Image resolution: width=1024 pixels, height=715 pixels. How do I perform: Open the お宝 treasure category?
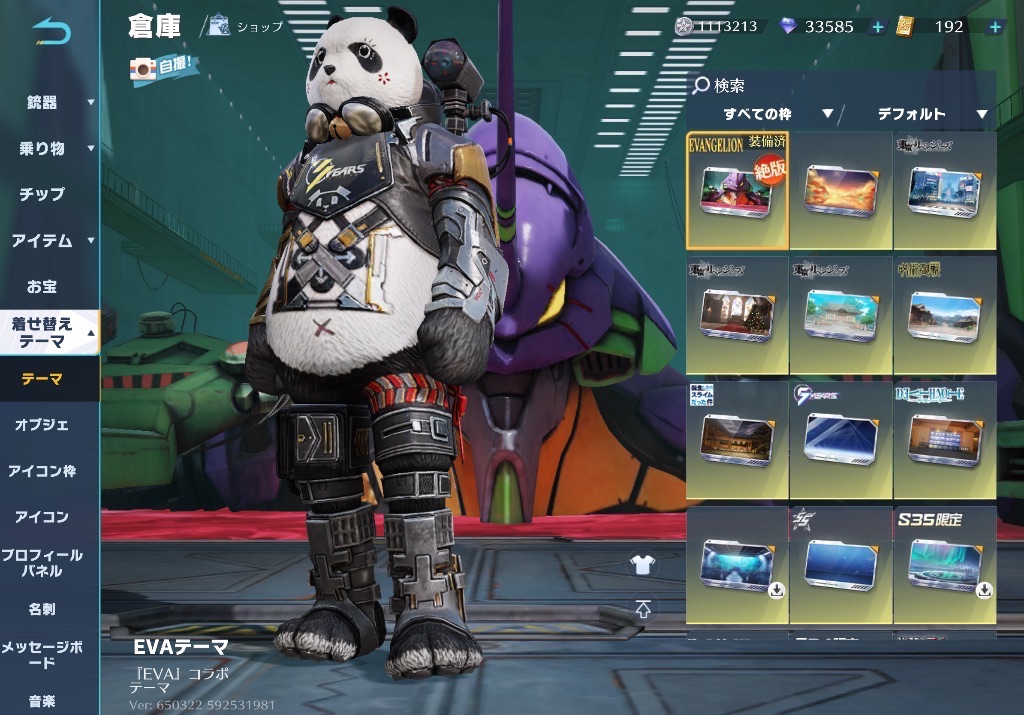42,286
